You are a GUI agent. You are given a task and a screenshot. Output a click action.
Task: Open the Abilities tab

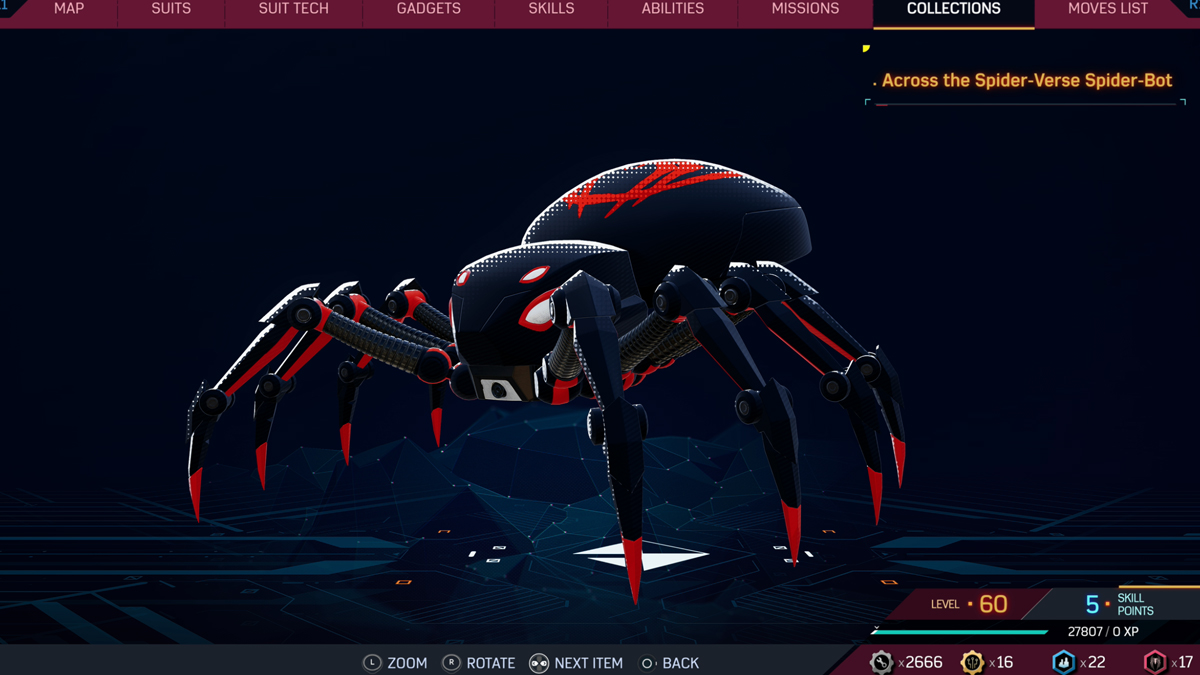point(672,9)
